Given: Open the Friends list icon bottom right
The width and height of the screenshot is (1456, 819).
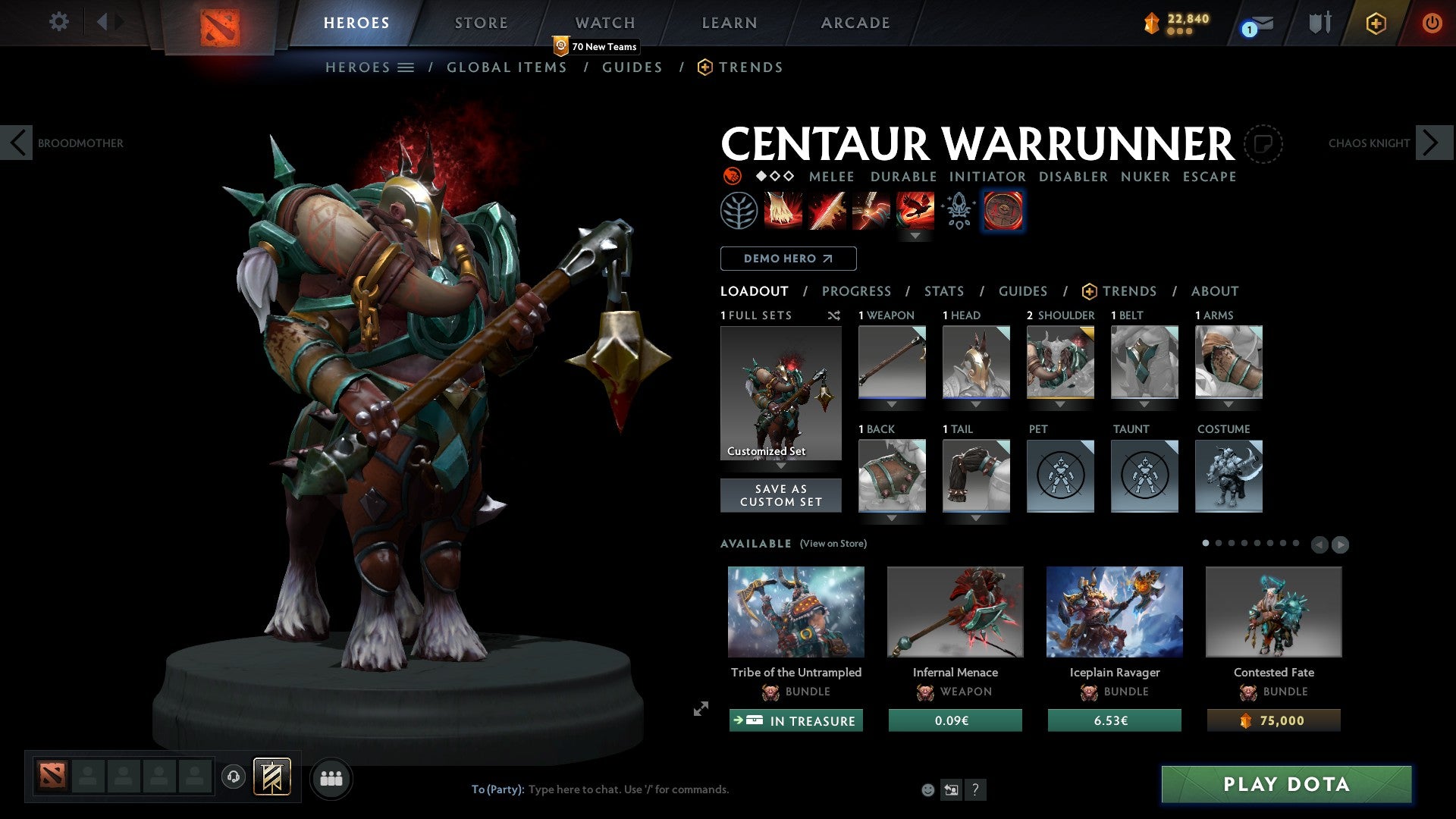Looking at the screenshot, I should tap(331, 777).
